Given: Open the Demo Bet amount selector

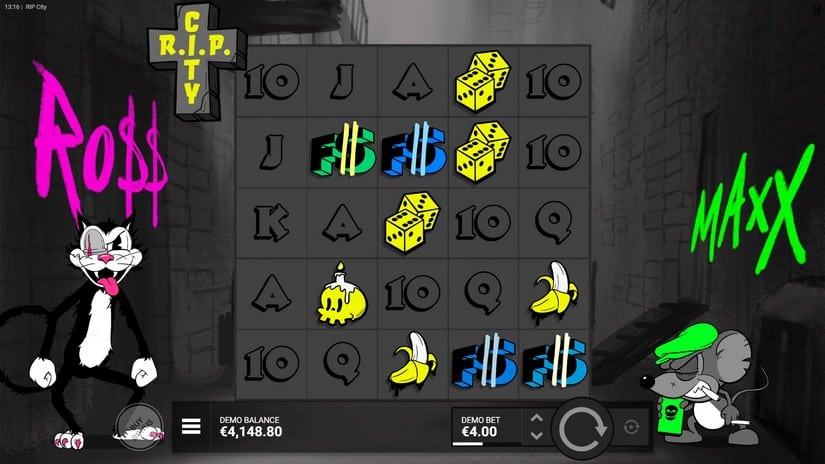Looking at the screenshot, I should coord(486,427).
